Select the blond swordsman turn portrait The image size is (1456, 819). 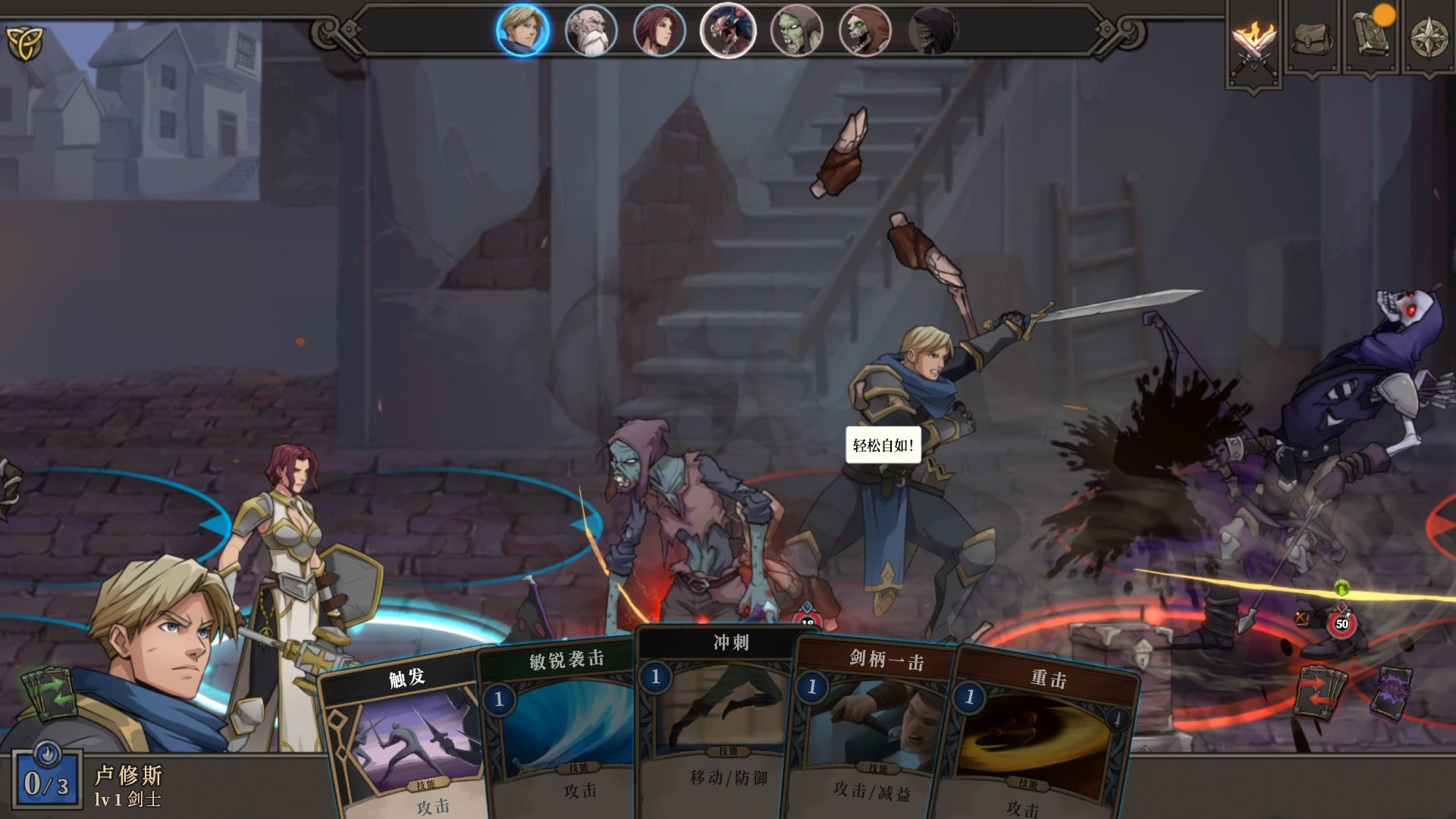point(522,31)
